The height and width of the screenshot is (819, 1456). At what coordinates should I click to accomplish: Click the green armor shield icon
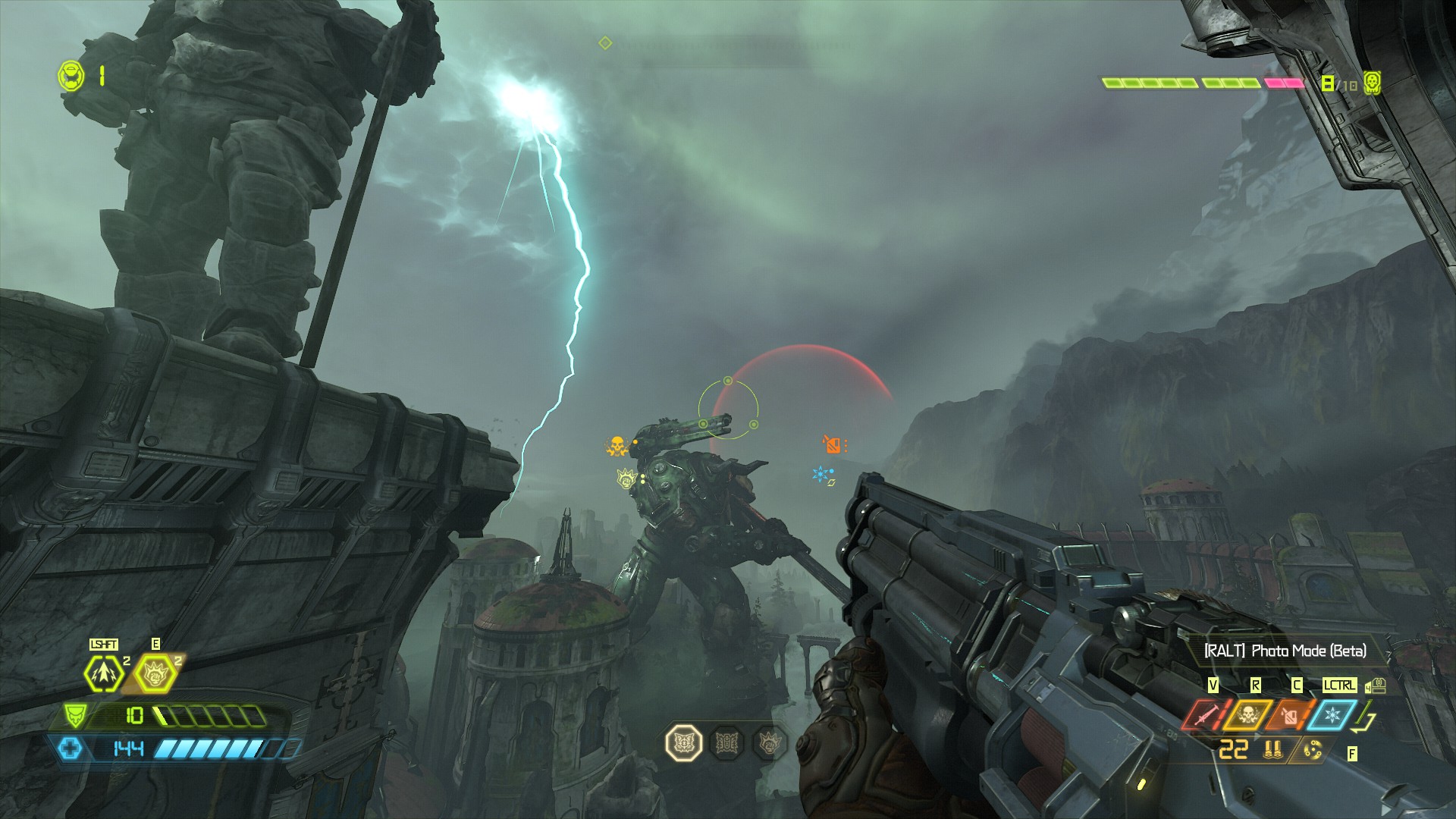click(75, 716)
